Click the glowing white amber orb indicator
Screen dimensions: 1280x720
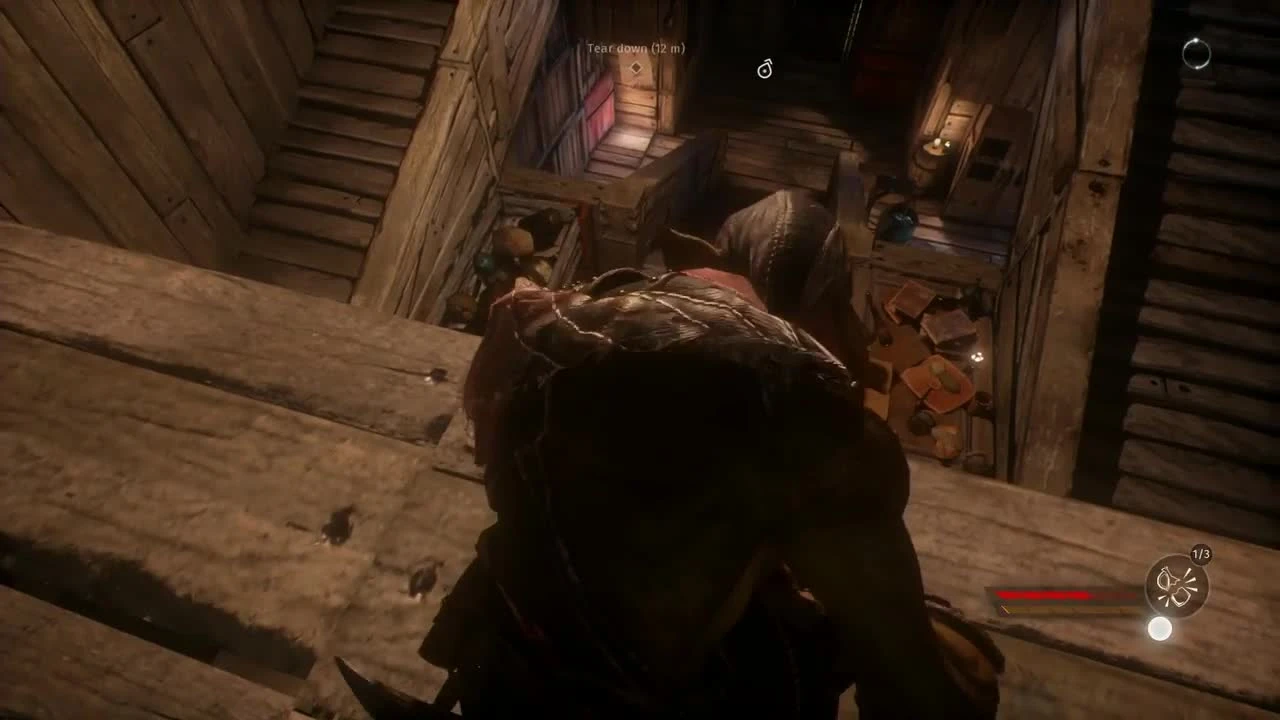[1160, 628]
